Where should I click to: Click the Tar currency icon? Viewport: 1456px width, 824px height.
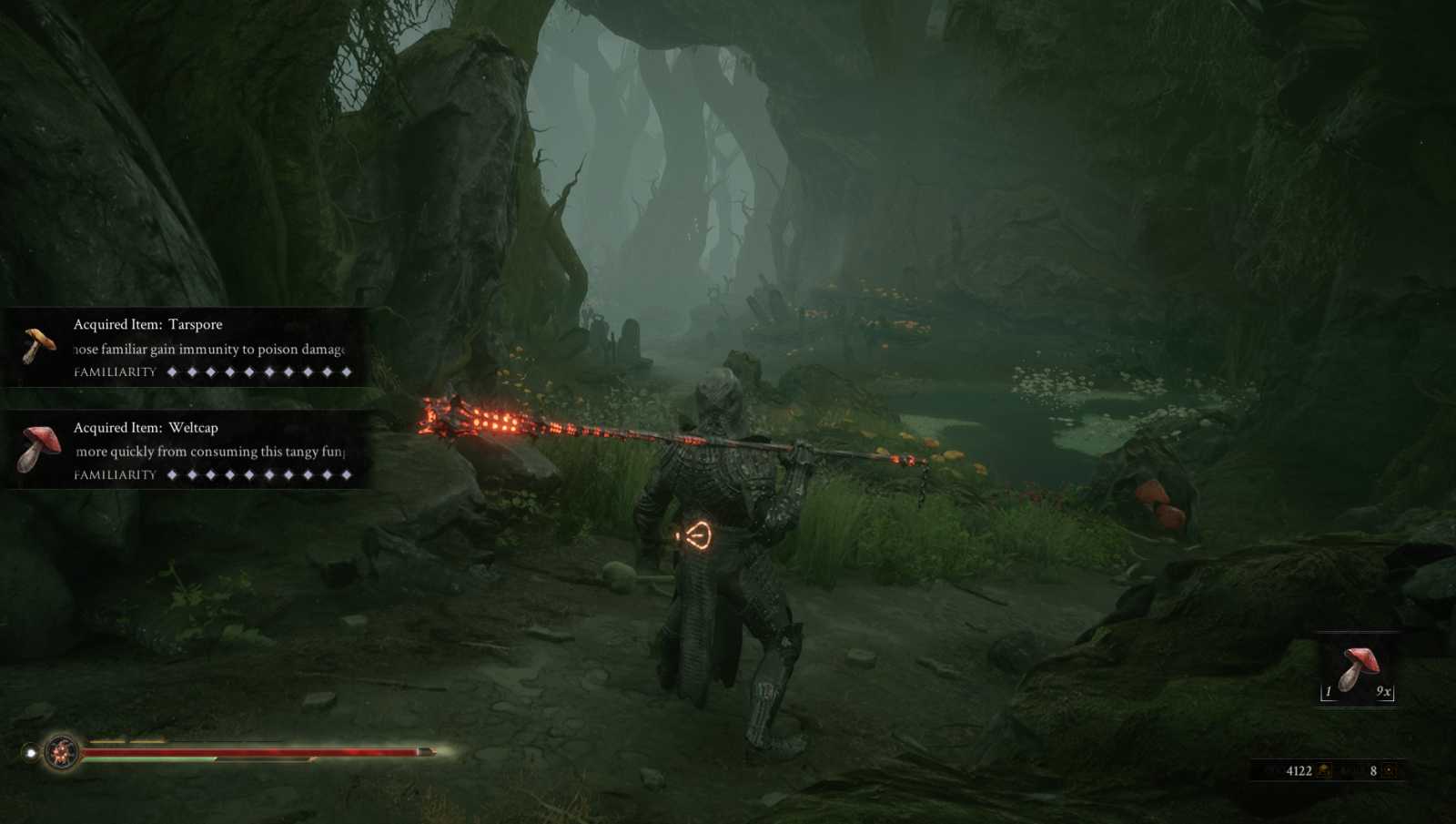(1324, 771)
